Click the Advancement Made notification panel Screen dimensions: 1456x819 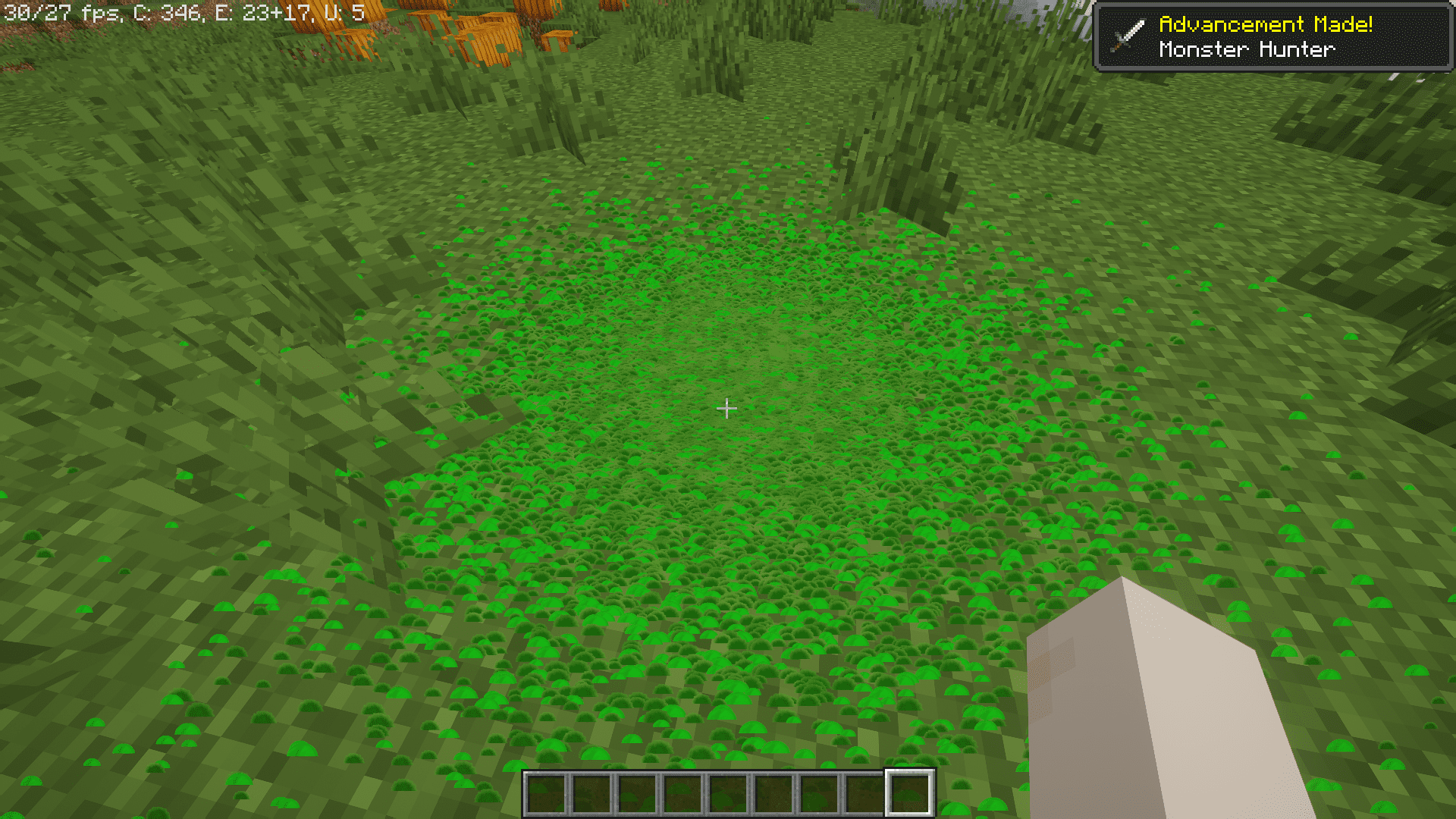(1274, 36)
